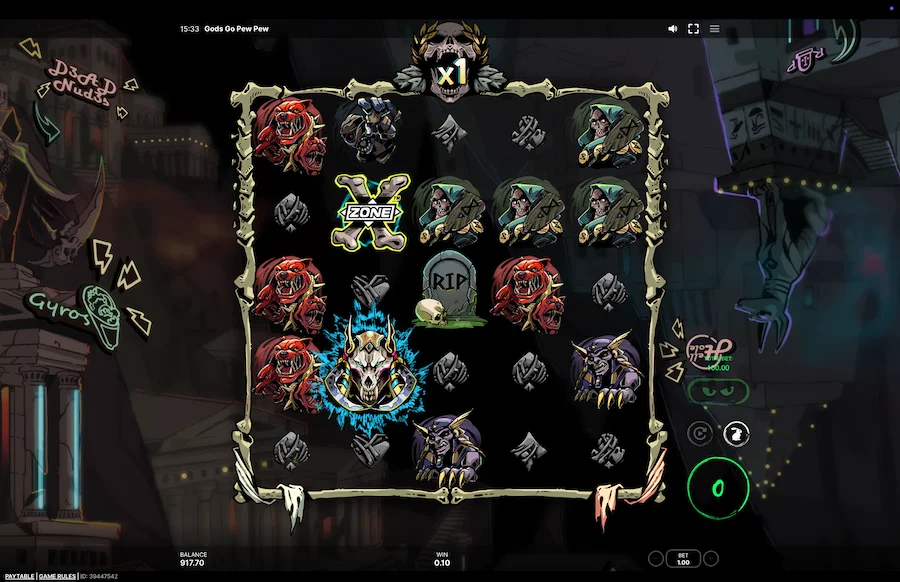Switch to fullscreen mode
The width and height of the screenshot is (900, 582).
tap(693, 29)
